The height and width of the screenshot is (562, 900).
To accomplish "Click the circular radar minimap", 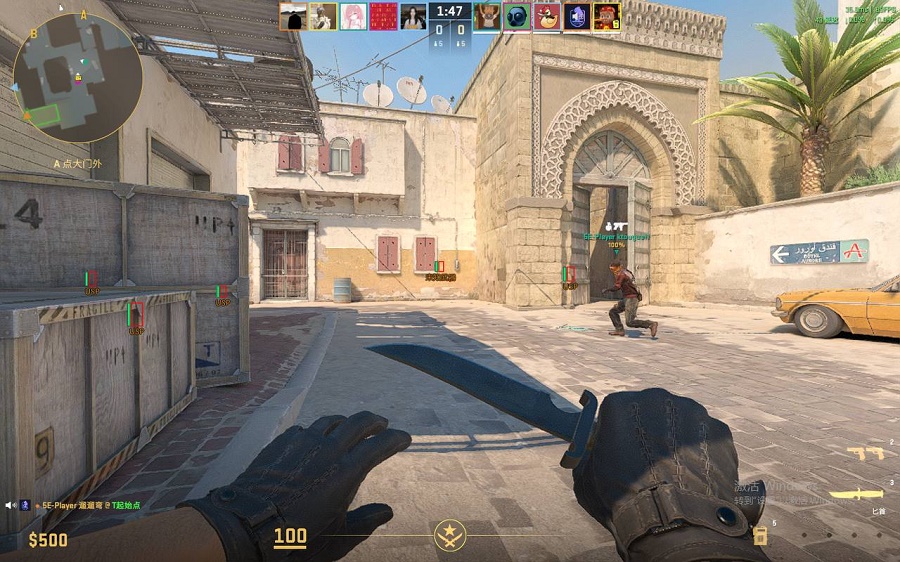I will click(77, 77).
